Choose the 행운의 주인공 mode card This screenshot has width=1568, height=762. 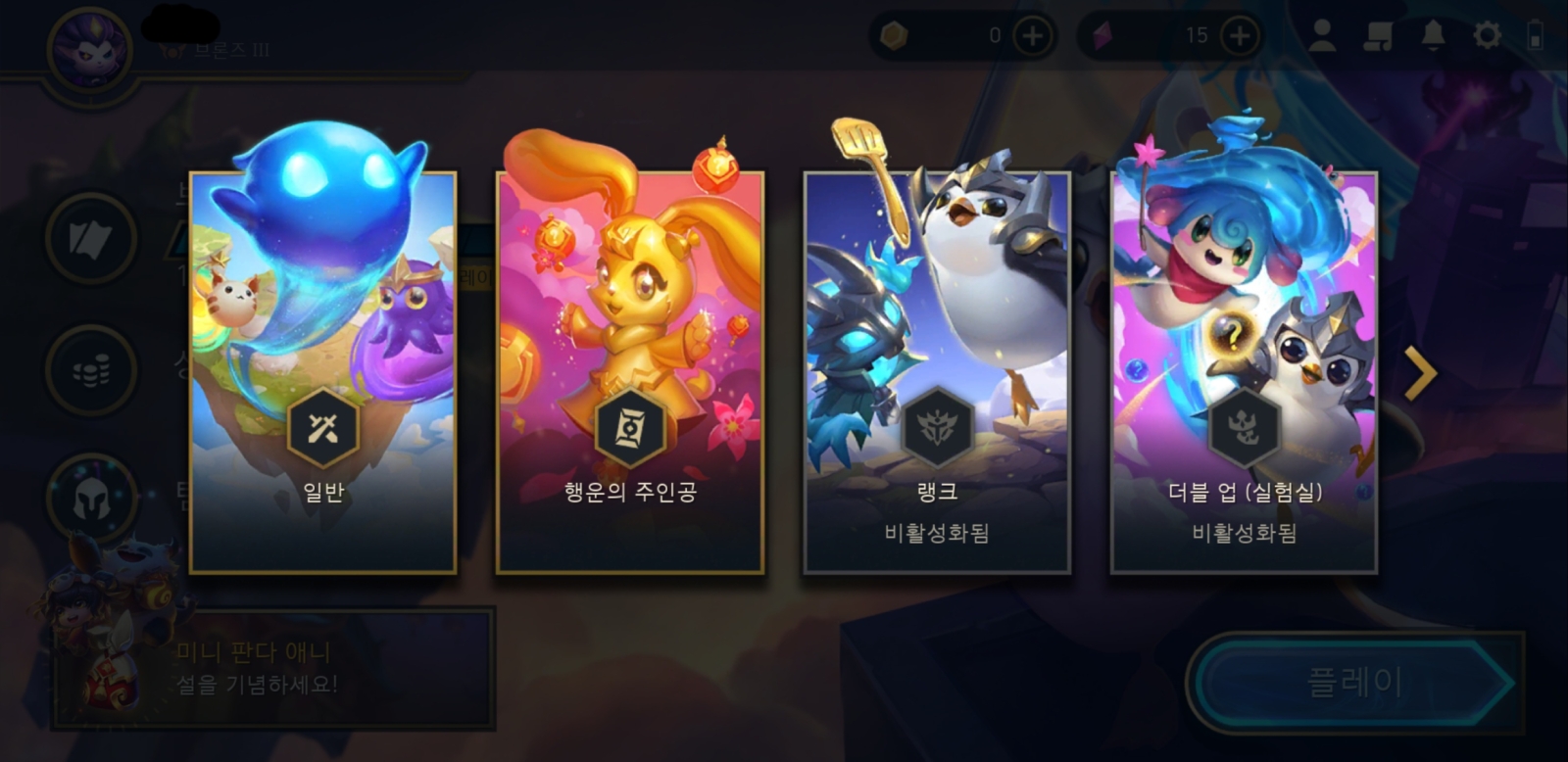(x=630, y=372)
